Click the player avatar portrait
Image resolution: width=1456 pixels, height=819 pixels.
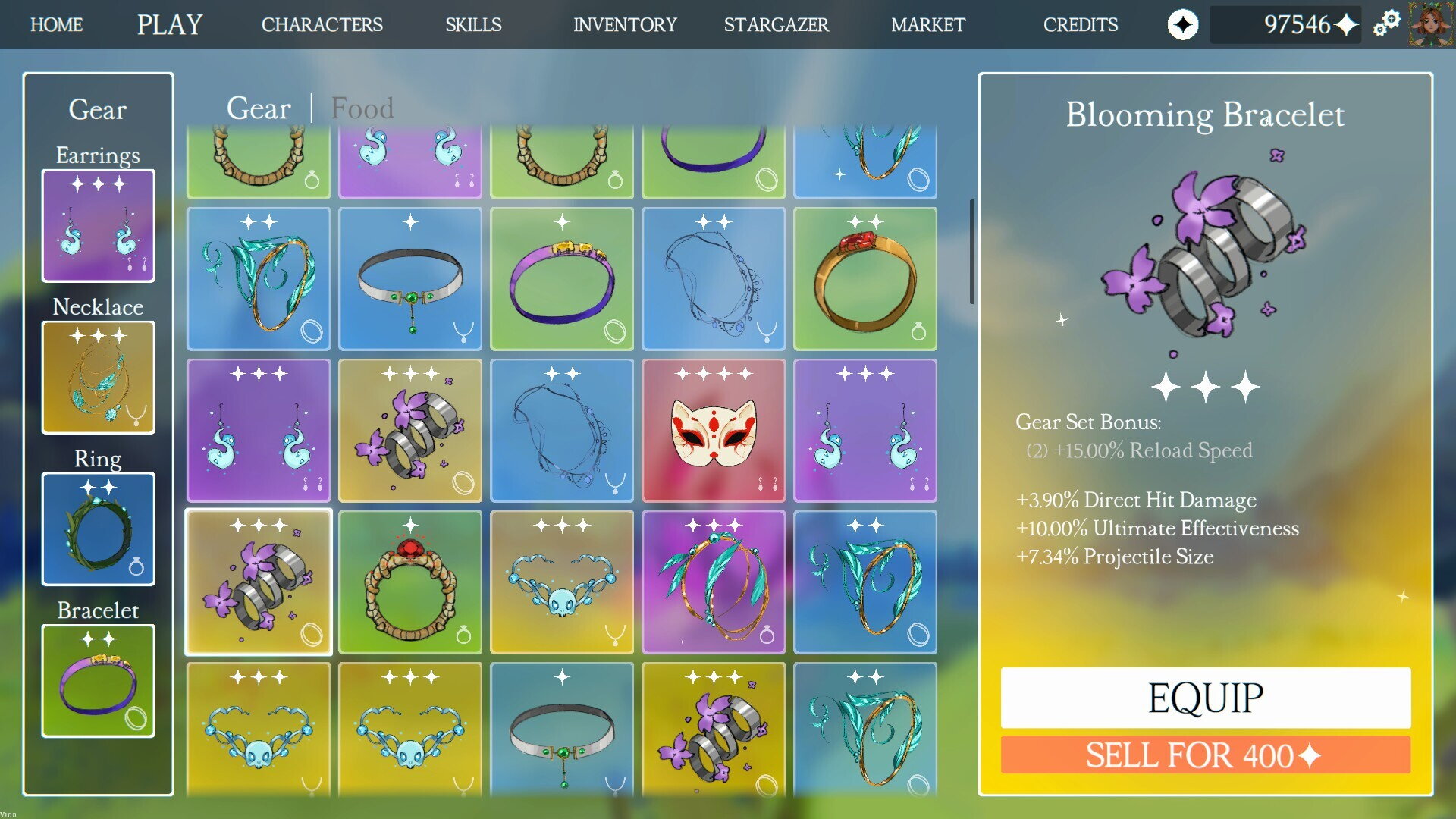[1431, 24]
